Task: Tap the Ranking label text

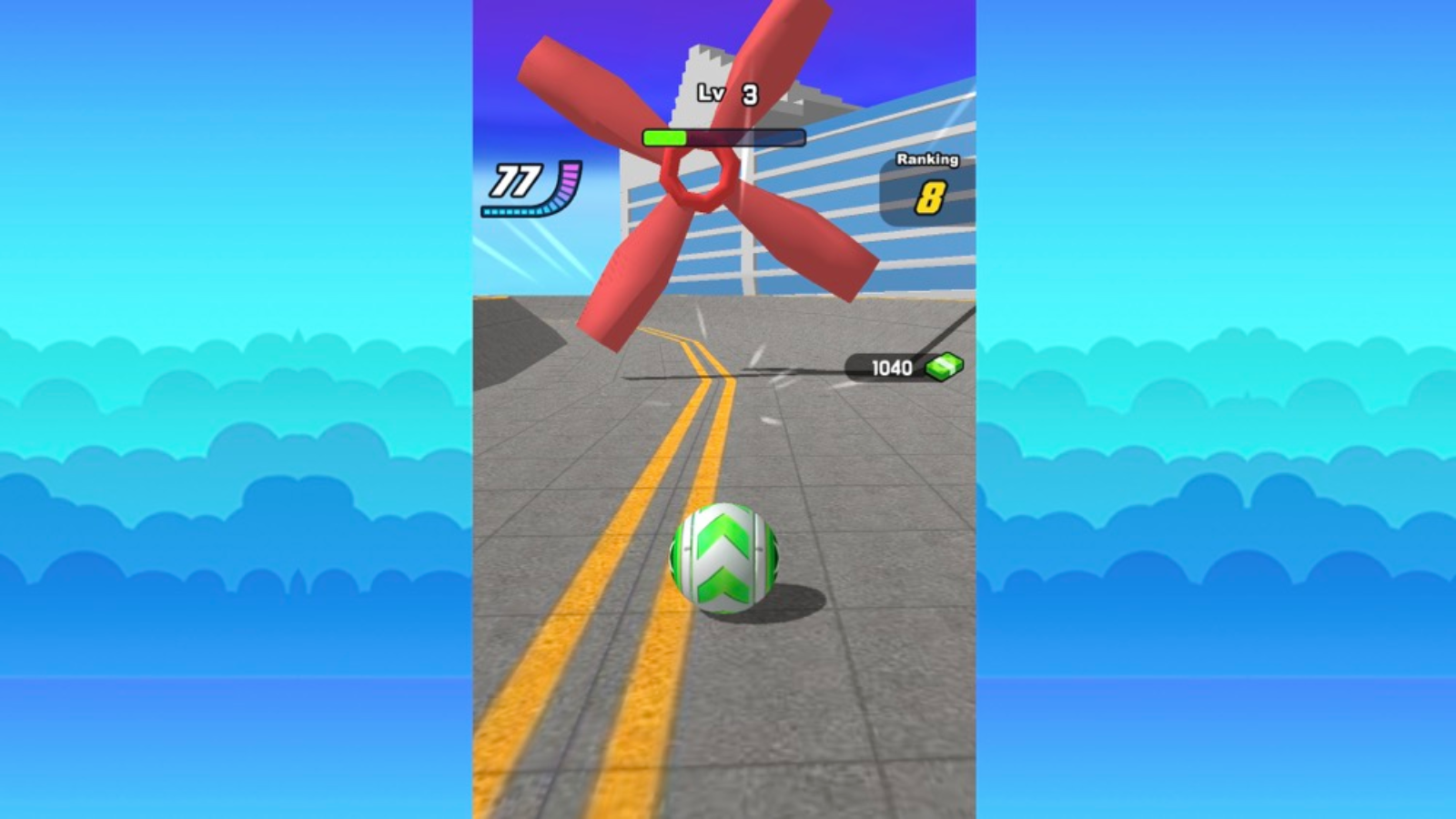Action: pyautogui.click(x=925, y=161)
